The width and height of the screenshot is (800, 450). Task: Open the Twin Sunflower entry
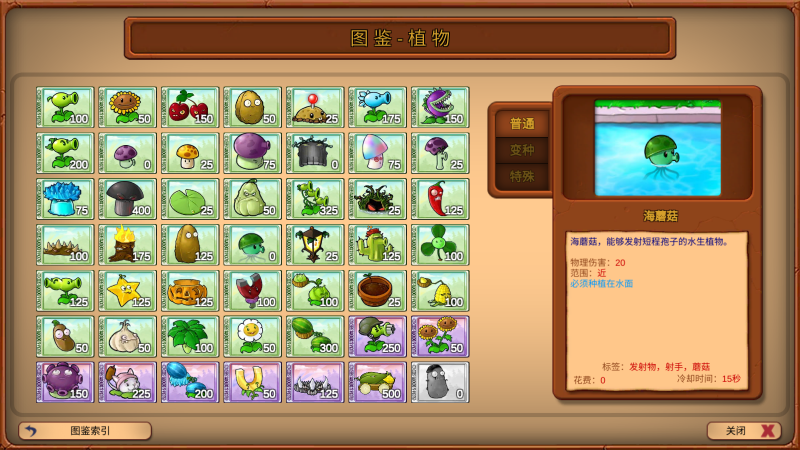[440, 336]
